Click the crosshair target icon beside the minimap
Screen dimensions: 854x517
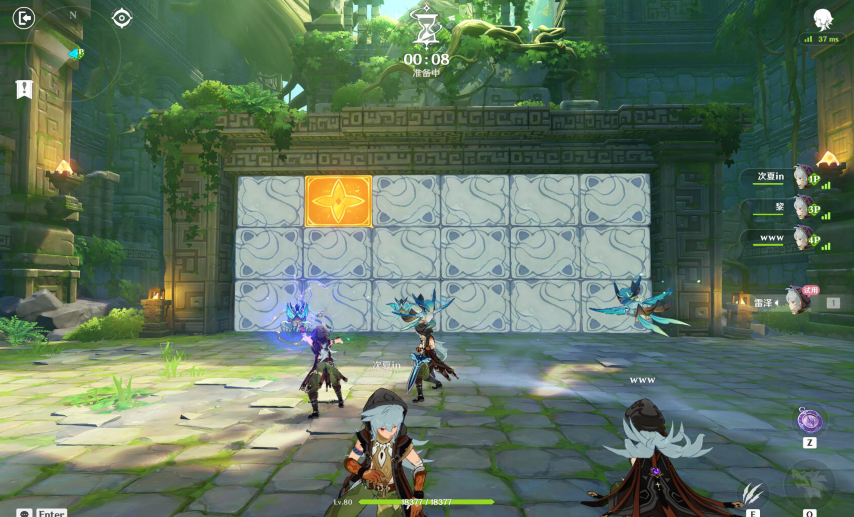click(122, 18)
